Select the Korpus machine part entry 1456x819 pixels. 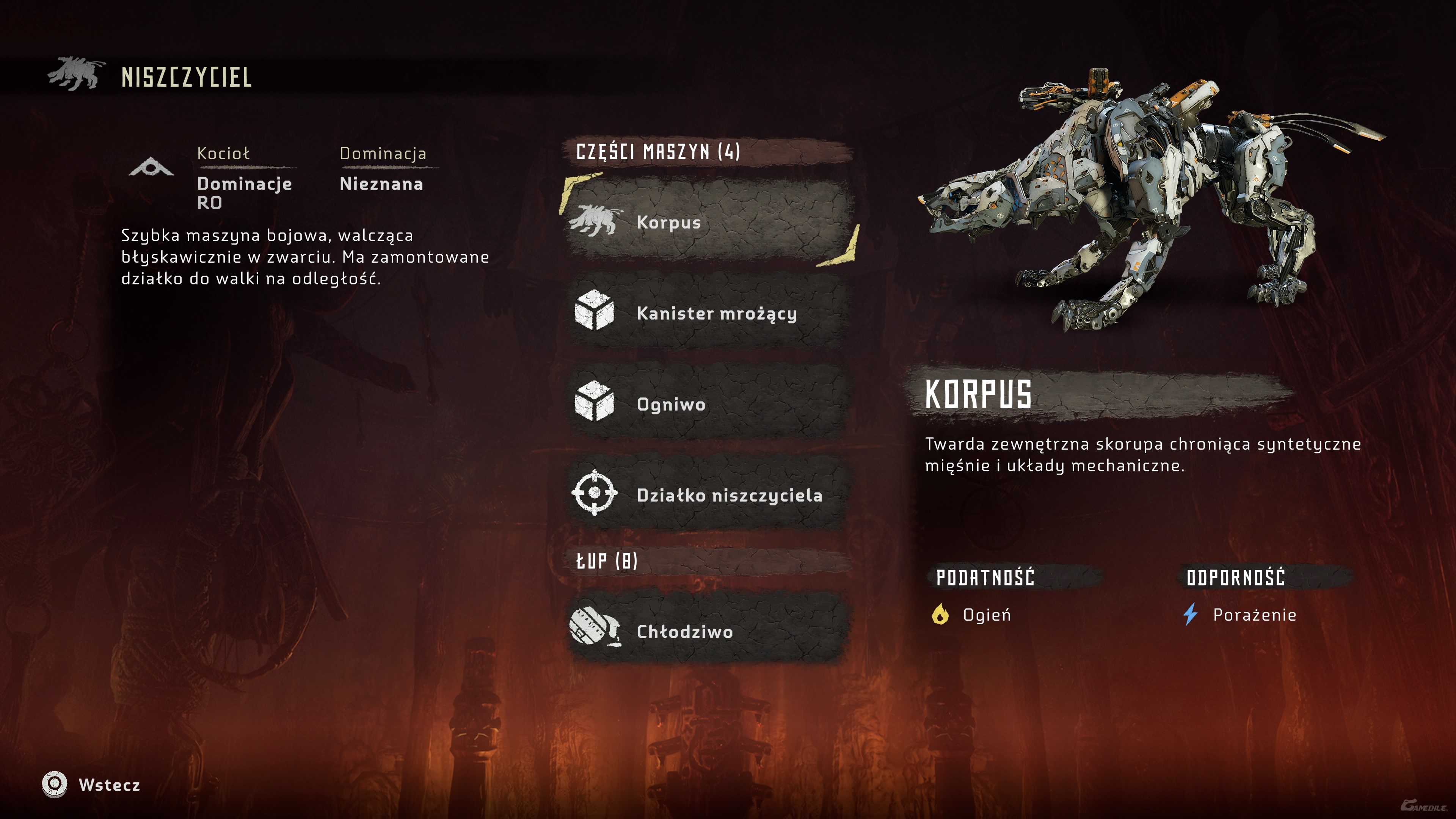[x=709, y=221]
